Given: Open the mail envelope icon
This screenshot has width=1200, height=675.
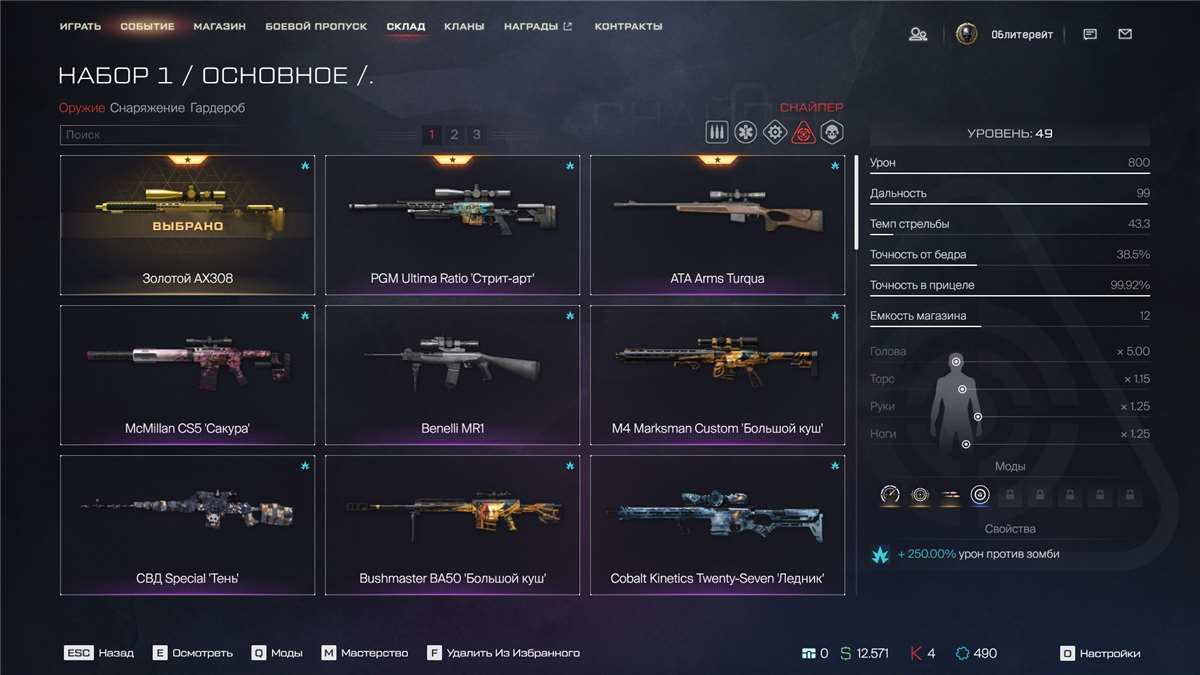Looking at the screenshot, I should pos(1125,34).
